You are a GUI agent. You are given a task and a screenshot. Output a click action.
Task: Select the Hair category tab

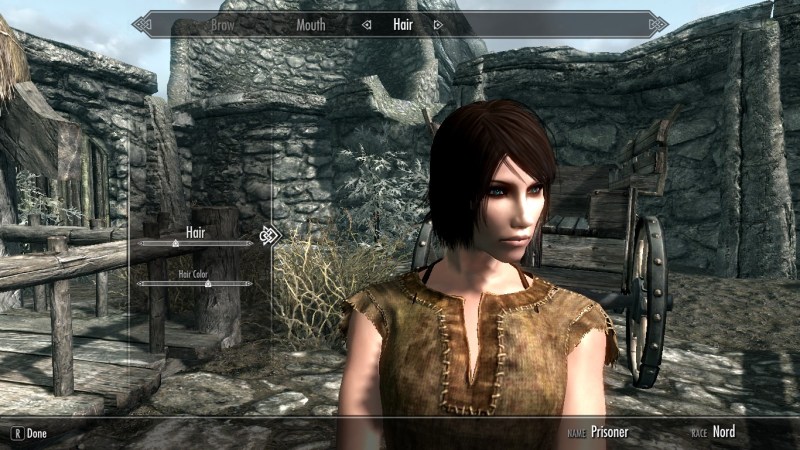point(402,24)
